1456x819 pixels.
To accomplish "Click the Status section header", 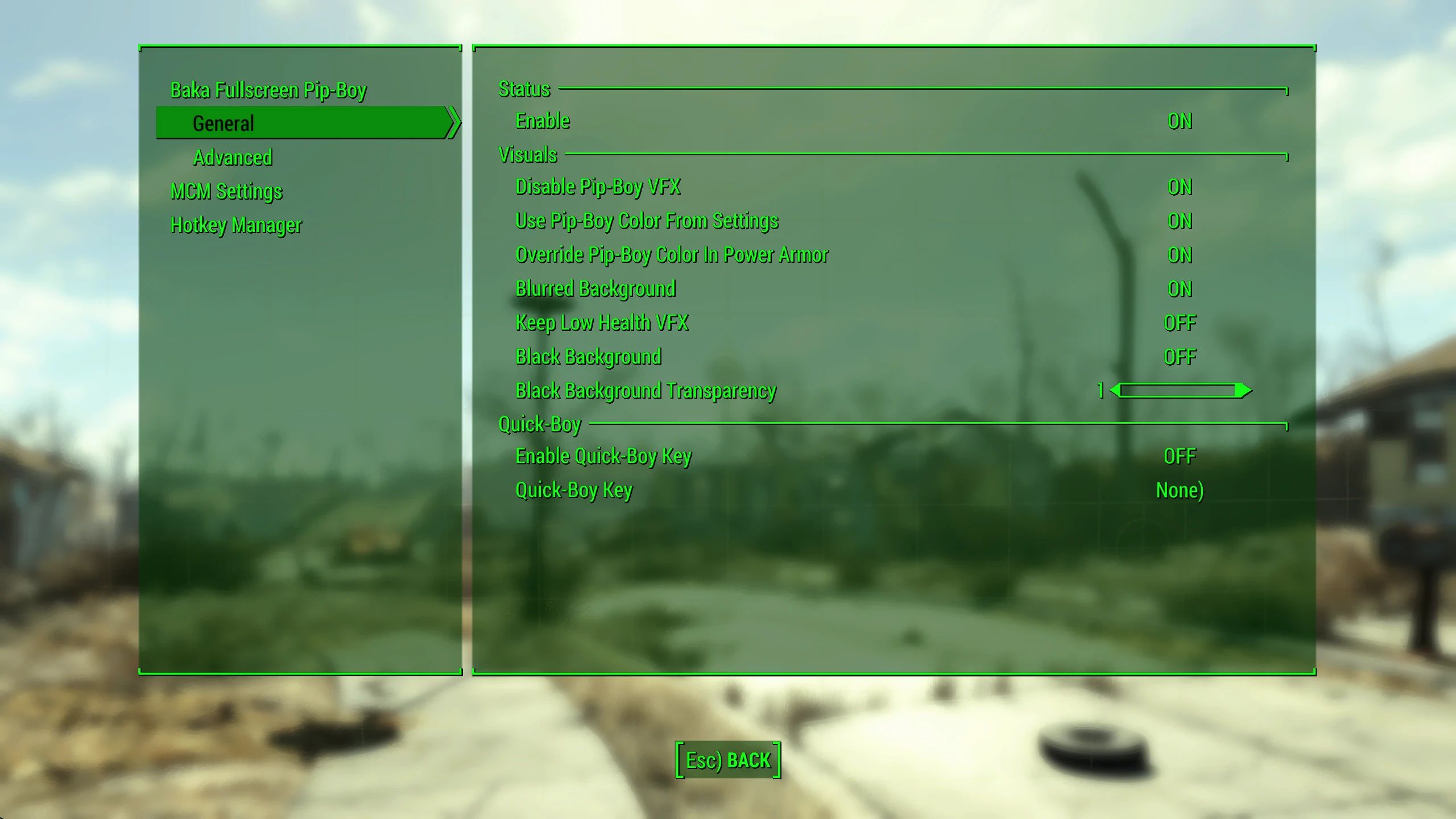I will coord(523,89).
